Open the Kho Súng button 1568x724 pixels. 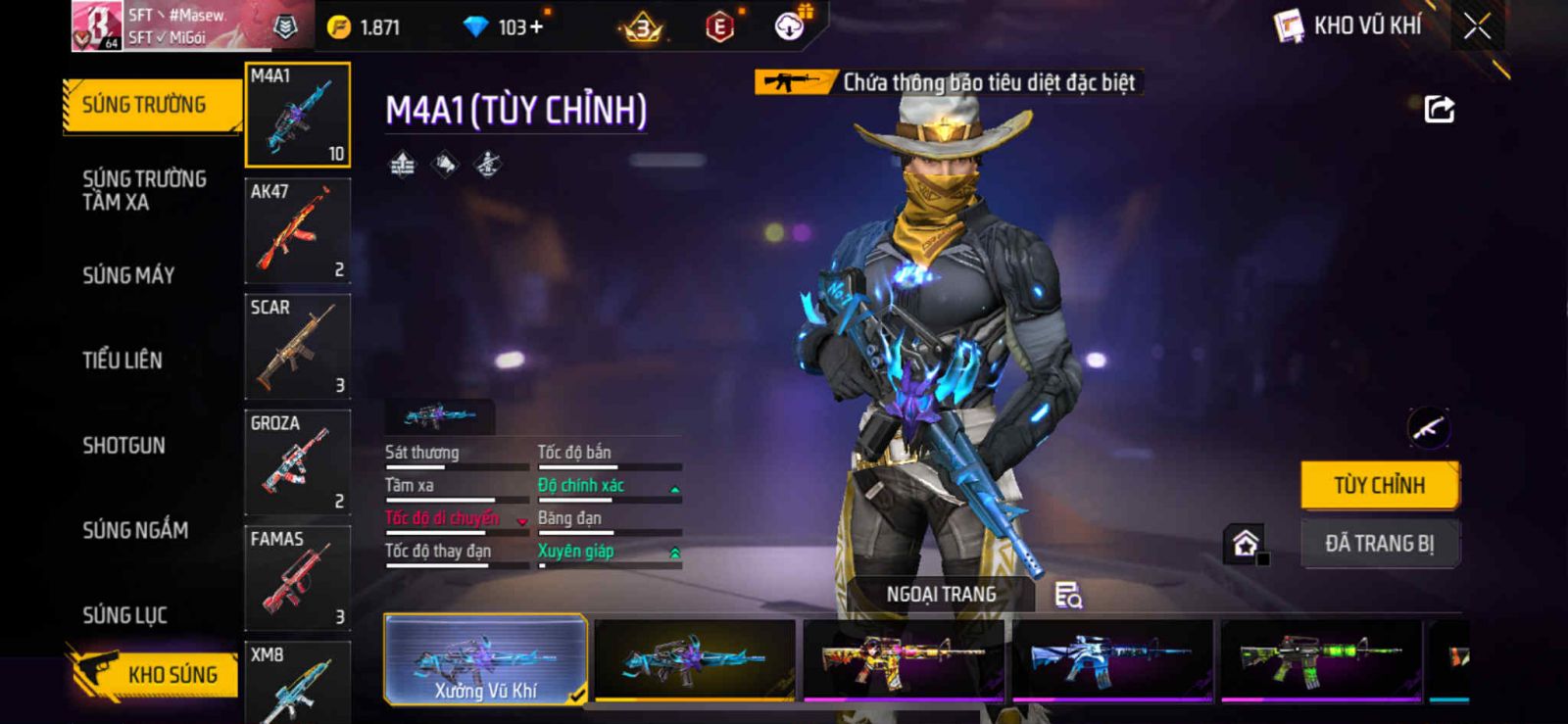point(155,674)
